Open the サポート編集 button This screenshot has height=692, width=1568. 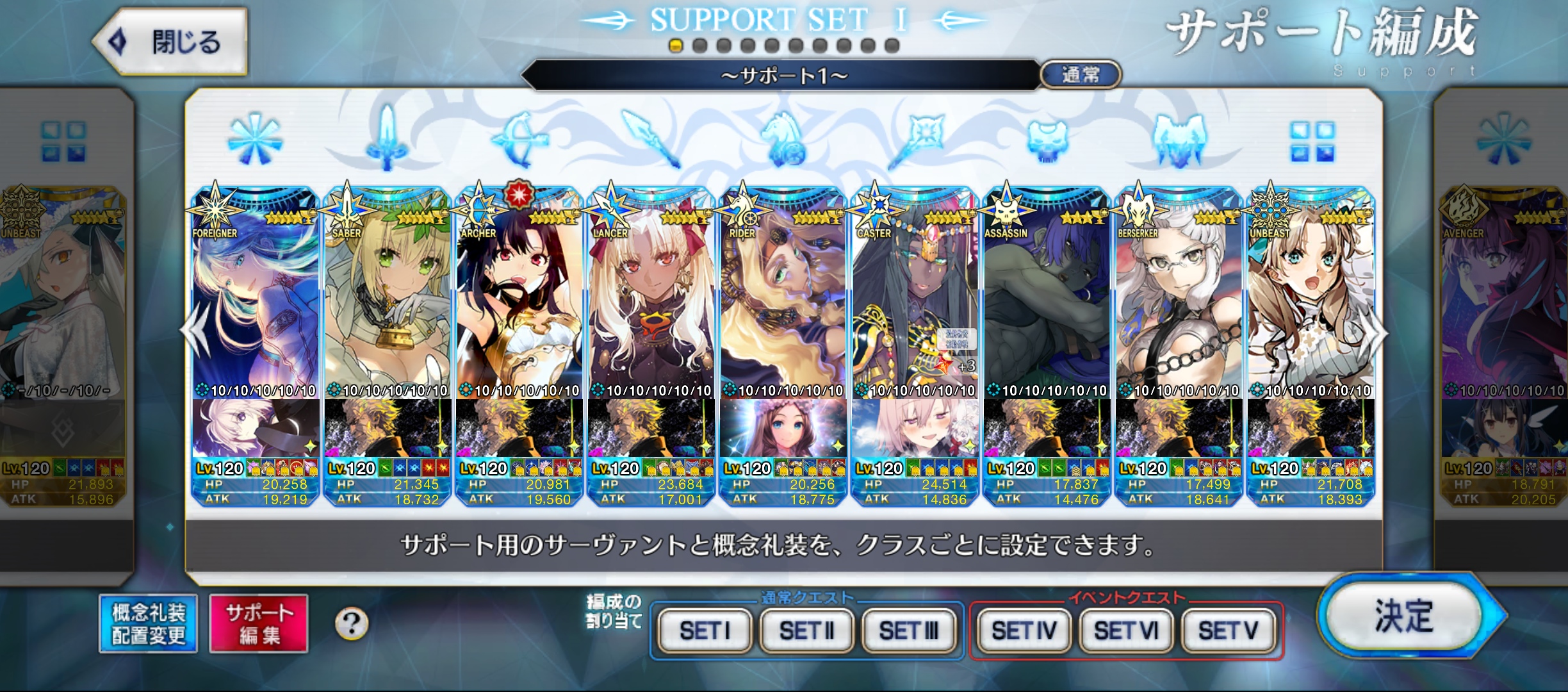tap(259, 624)
